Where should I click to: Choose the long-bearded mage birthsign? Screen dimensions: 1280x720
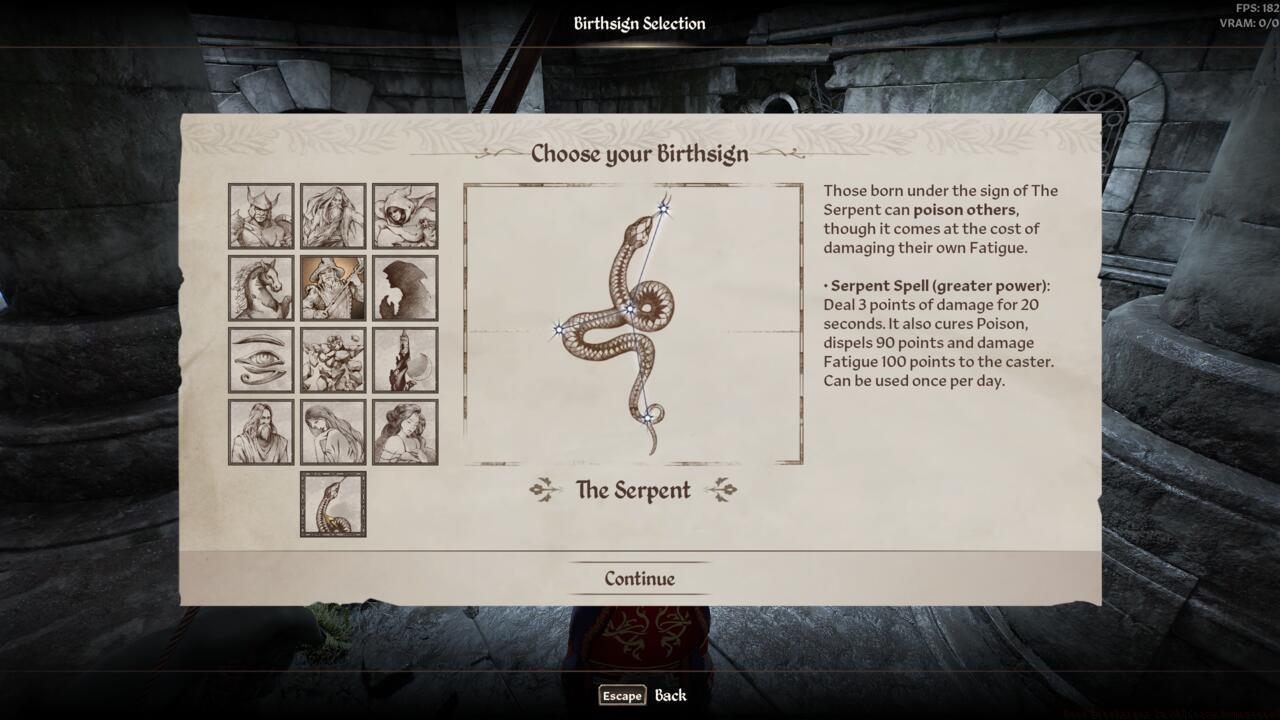click(x=333, y=216)
